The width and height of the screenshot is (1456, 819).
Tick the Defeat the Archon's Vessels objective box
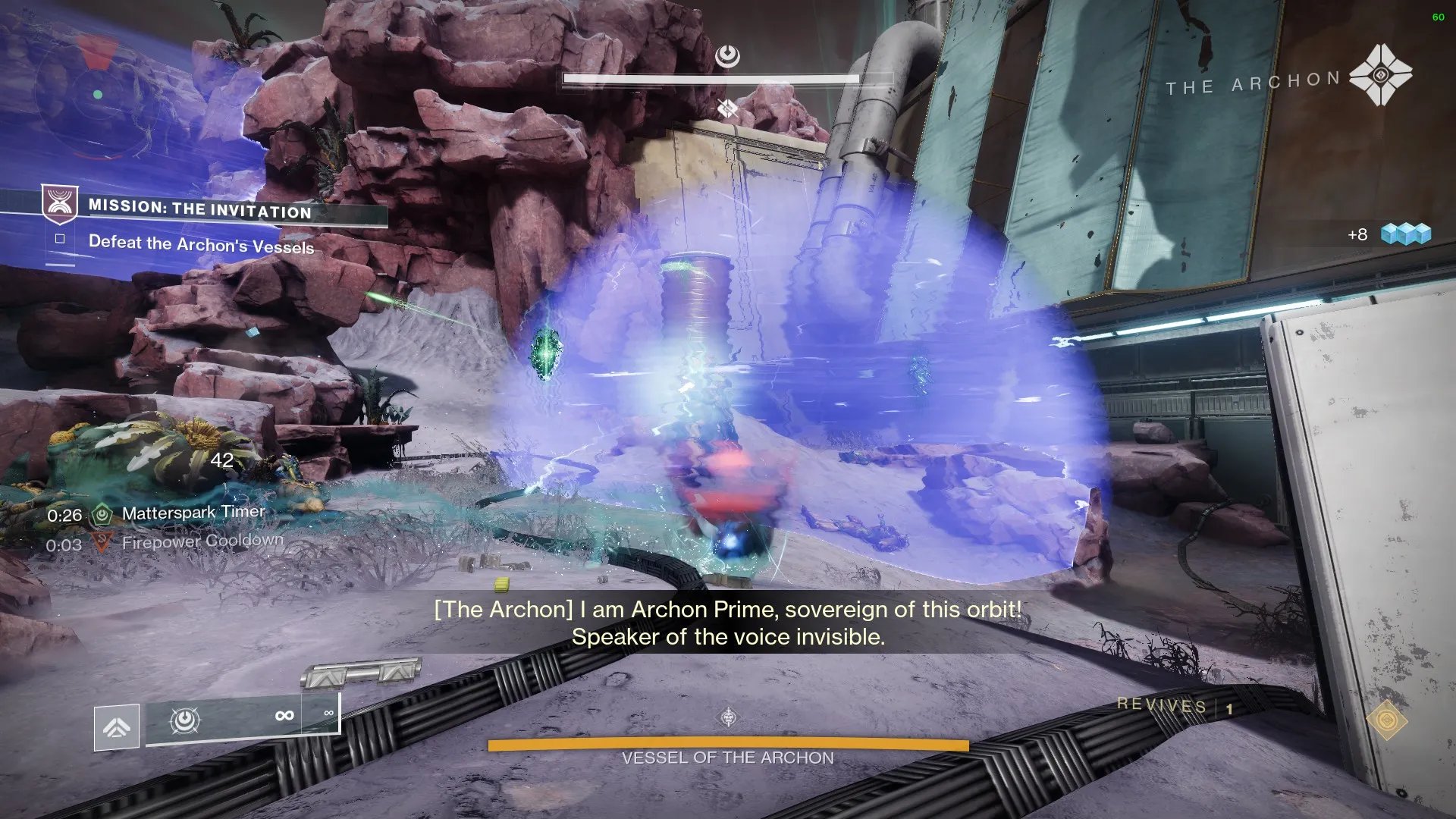pos(60,239)
